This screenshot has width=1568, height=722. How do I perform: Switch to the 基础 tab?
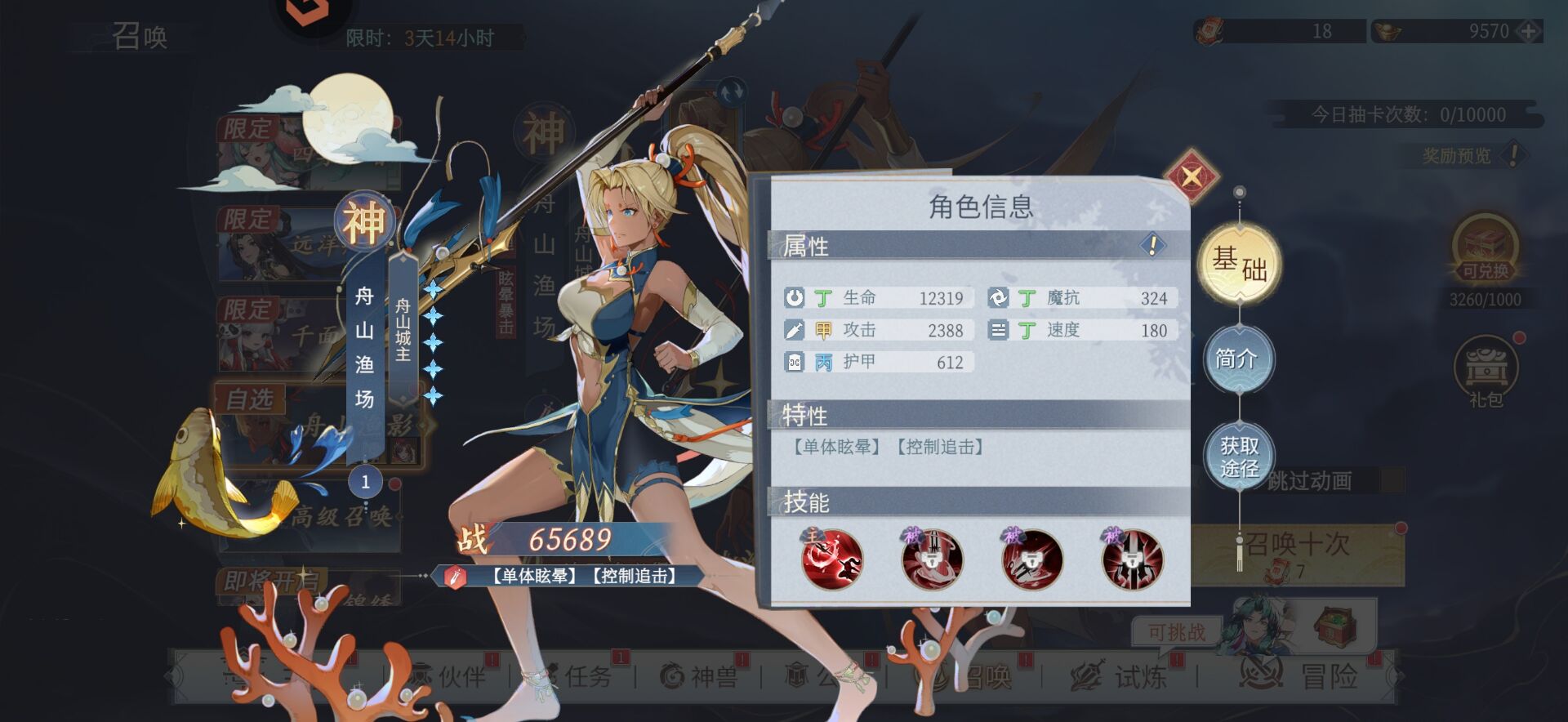pyautogui.click(x=1240, y=264)
